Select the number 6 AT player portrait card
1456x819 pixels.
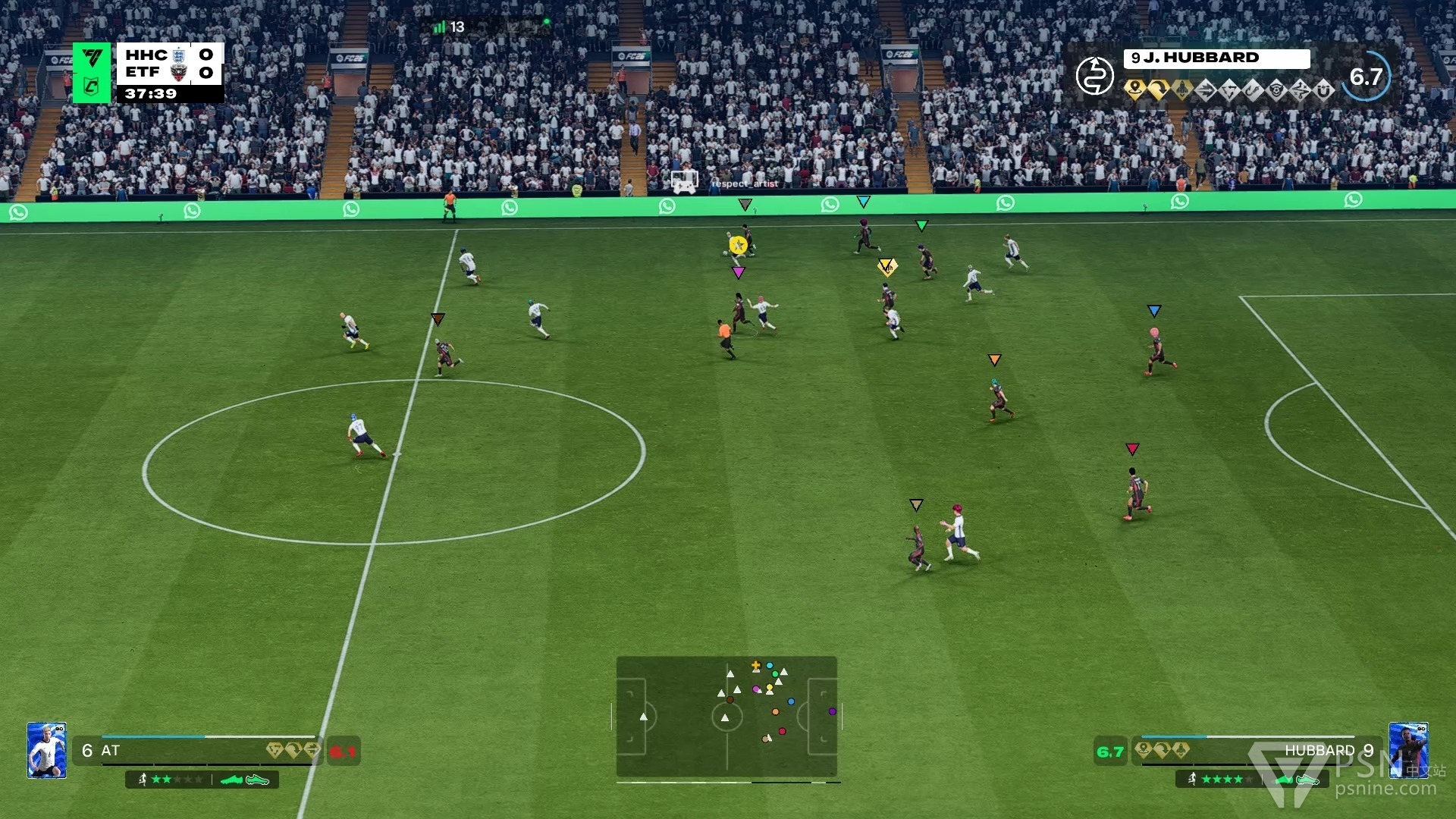click(47, 750)
